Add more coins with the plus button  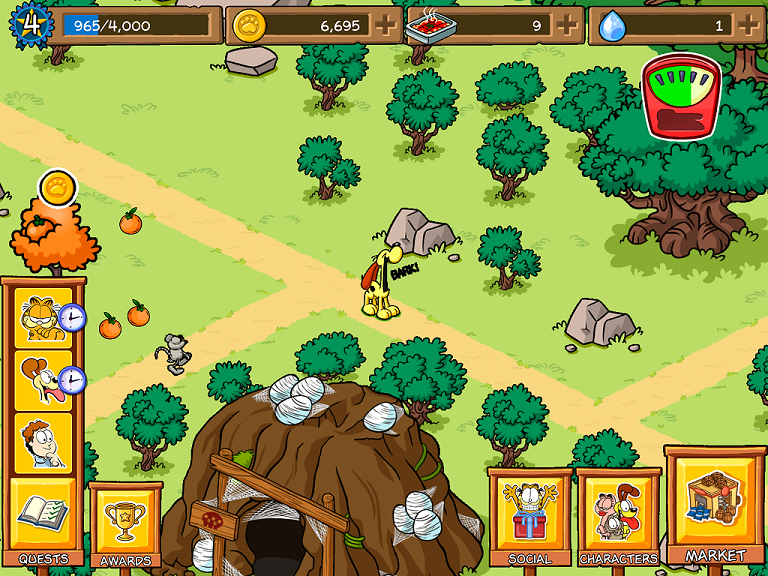(x=384, y=25)
